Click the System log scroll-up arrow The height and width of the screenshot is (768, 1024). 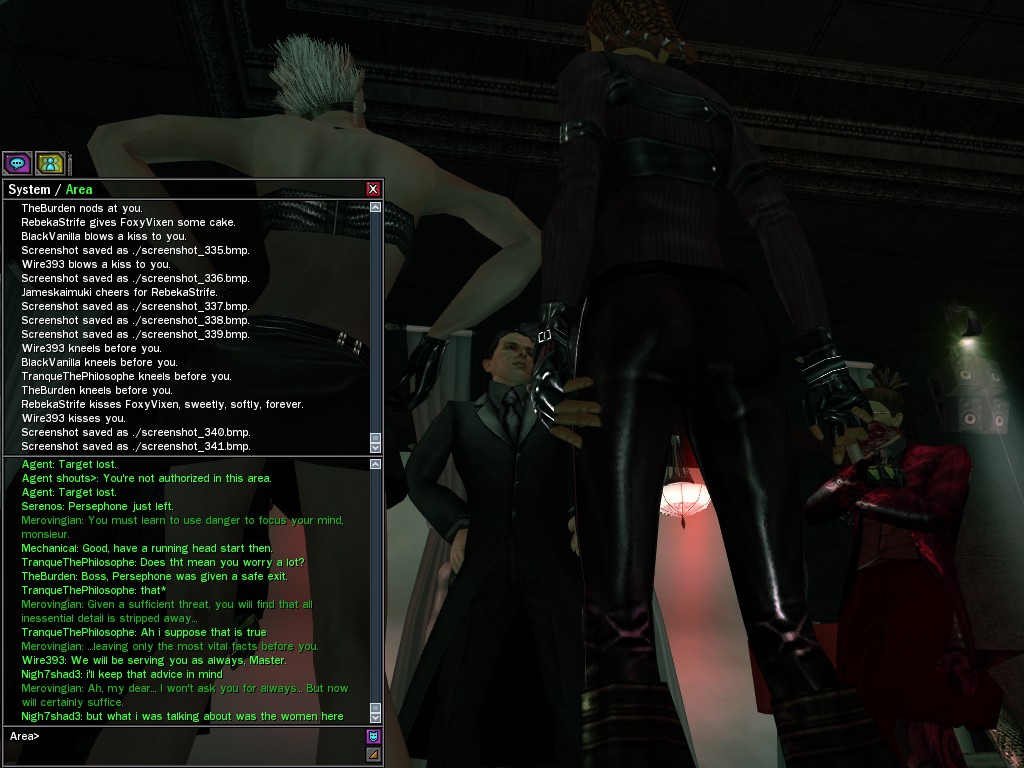(376, 207)
